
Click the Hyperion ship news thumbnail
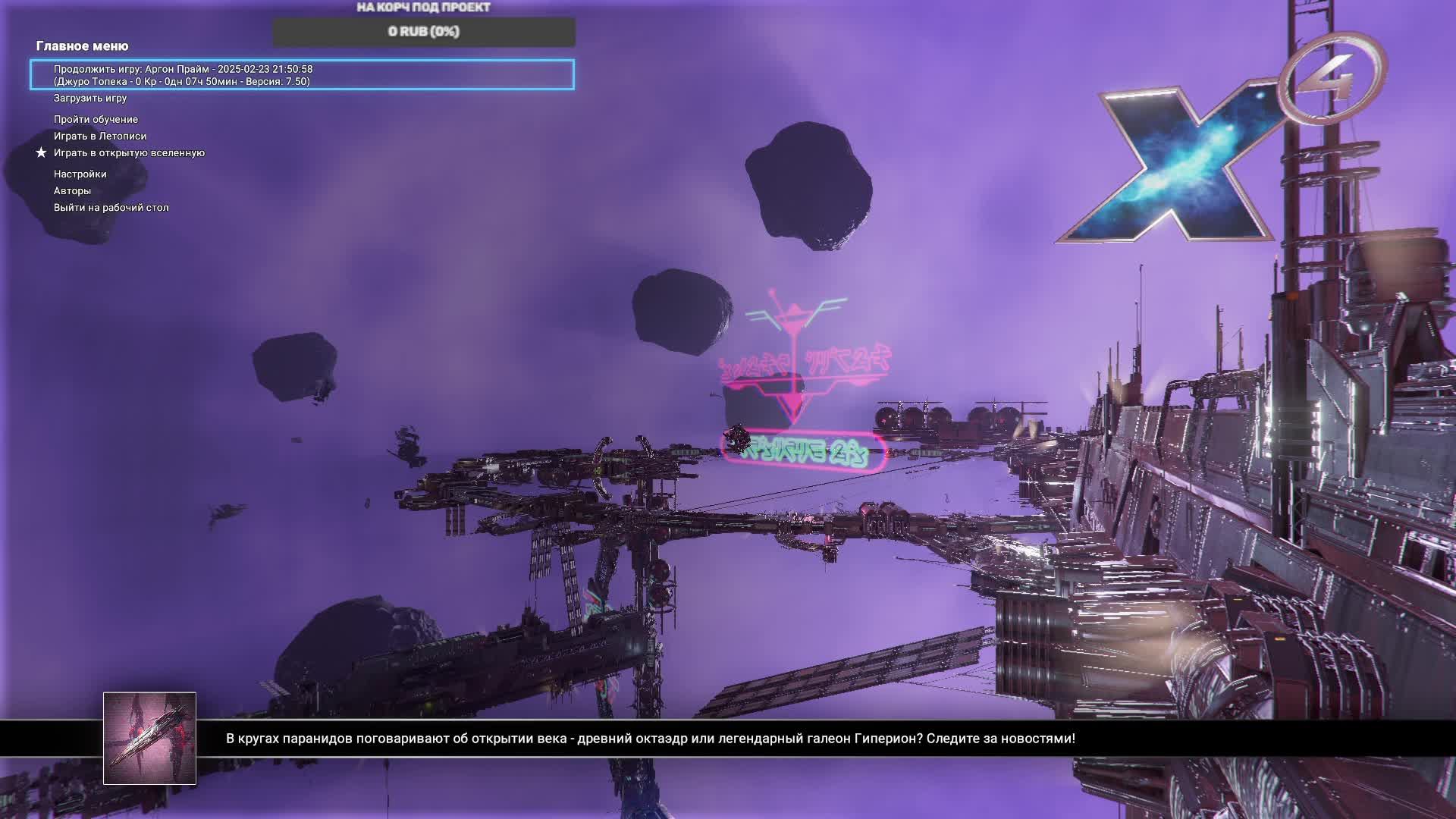pos(149,738)
